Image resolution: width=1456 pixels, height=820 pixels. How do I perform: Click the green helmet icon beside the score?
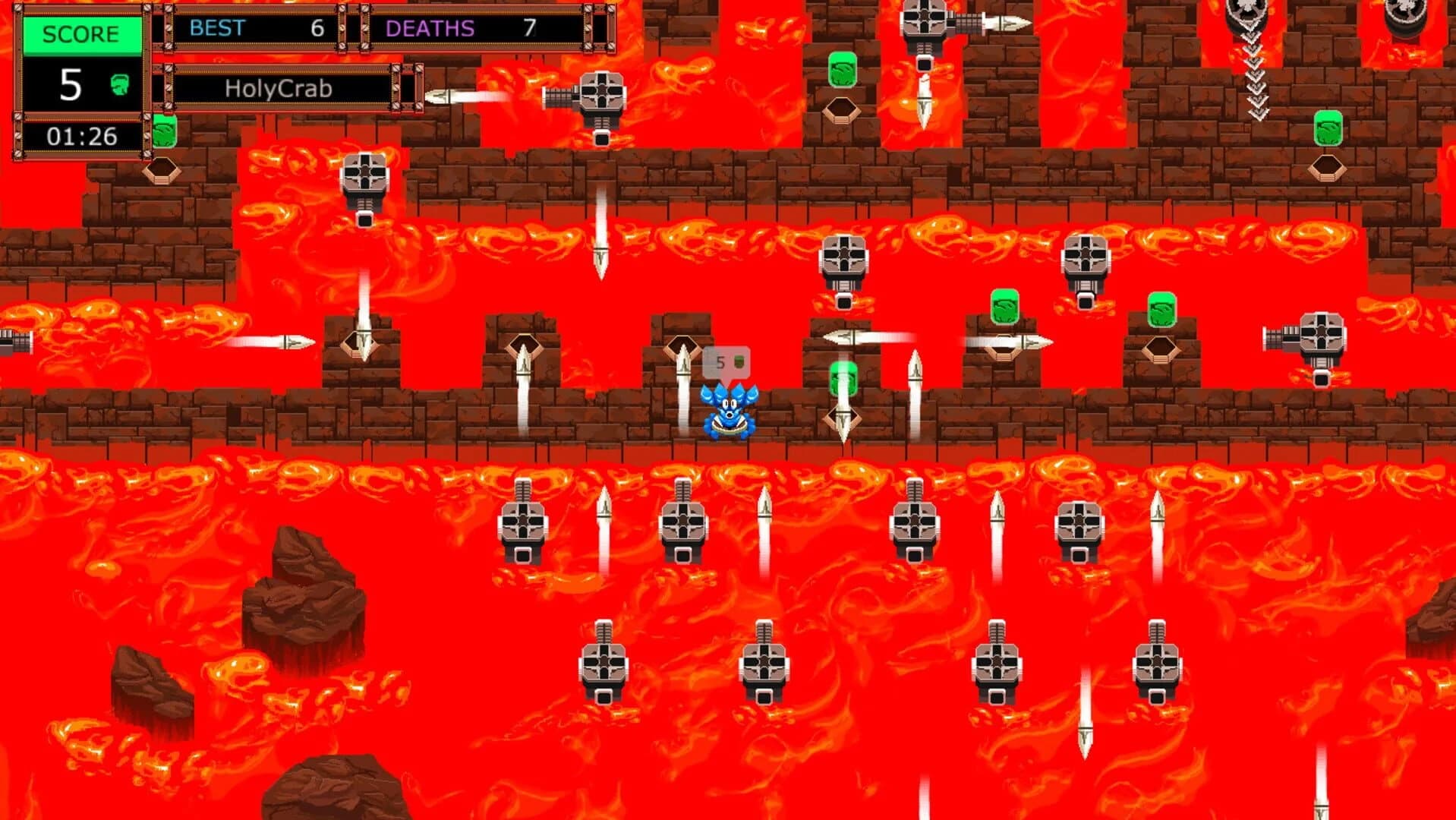pyautogui.click(x=121, y=86)
